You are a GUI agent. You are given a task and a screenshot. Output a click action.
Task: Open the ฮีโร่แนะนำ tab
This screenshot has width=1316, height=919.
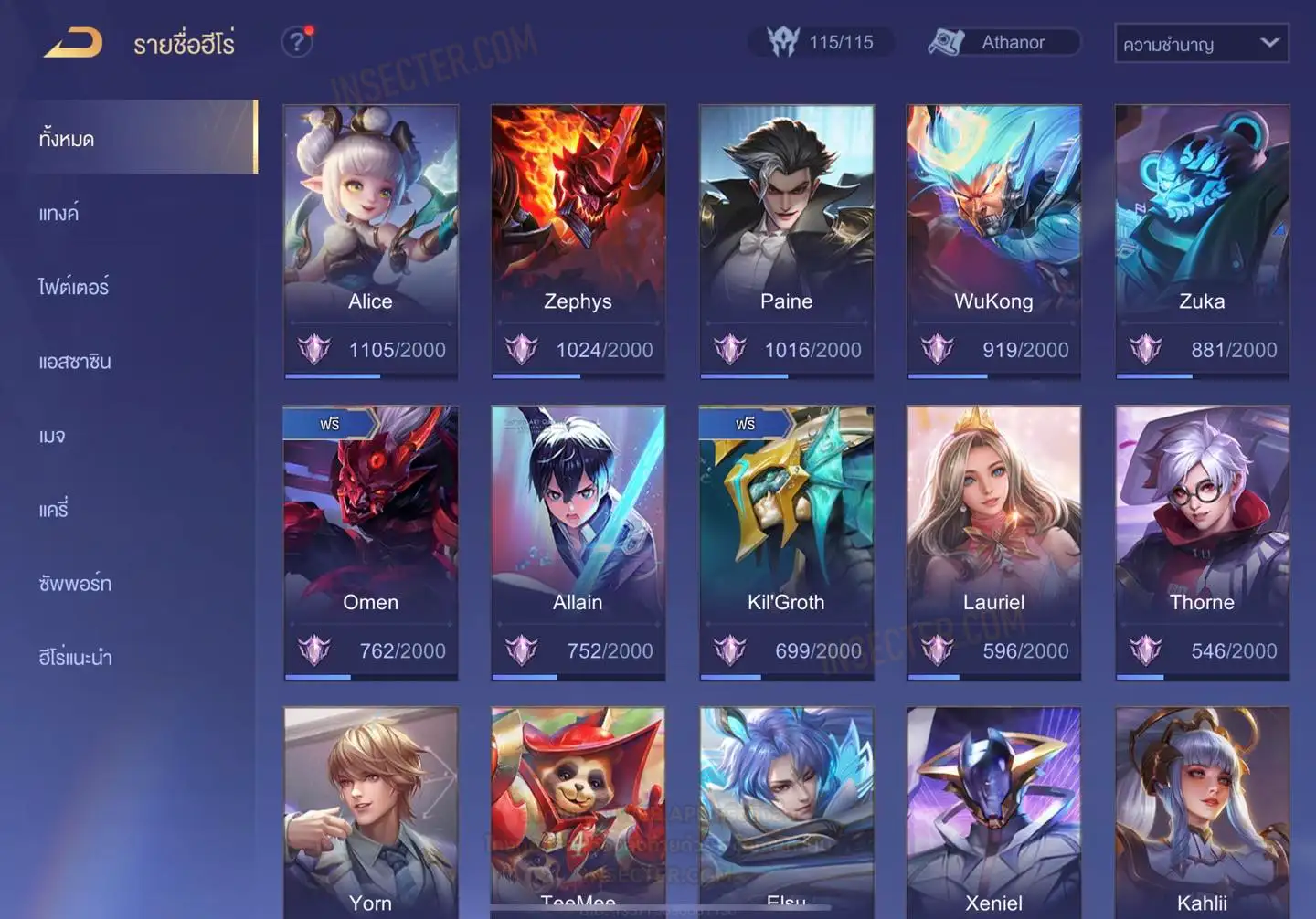pyautogui.click(x=75, y=657)
